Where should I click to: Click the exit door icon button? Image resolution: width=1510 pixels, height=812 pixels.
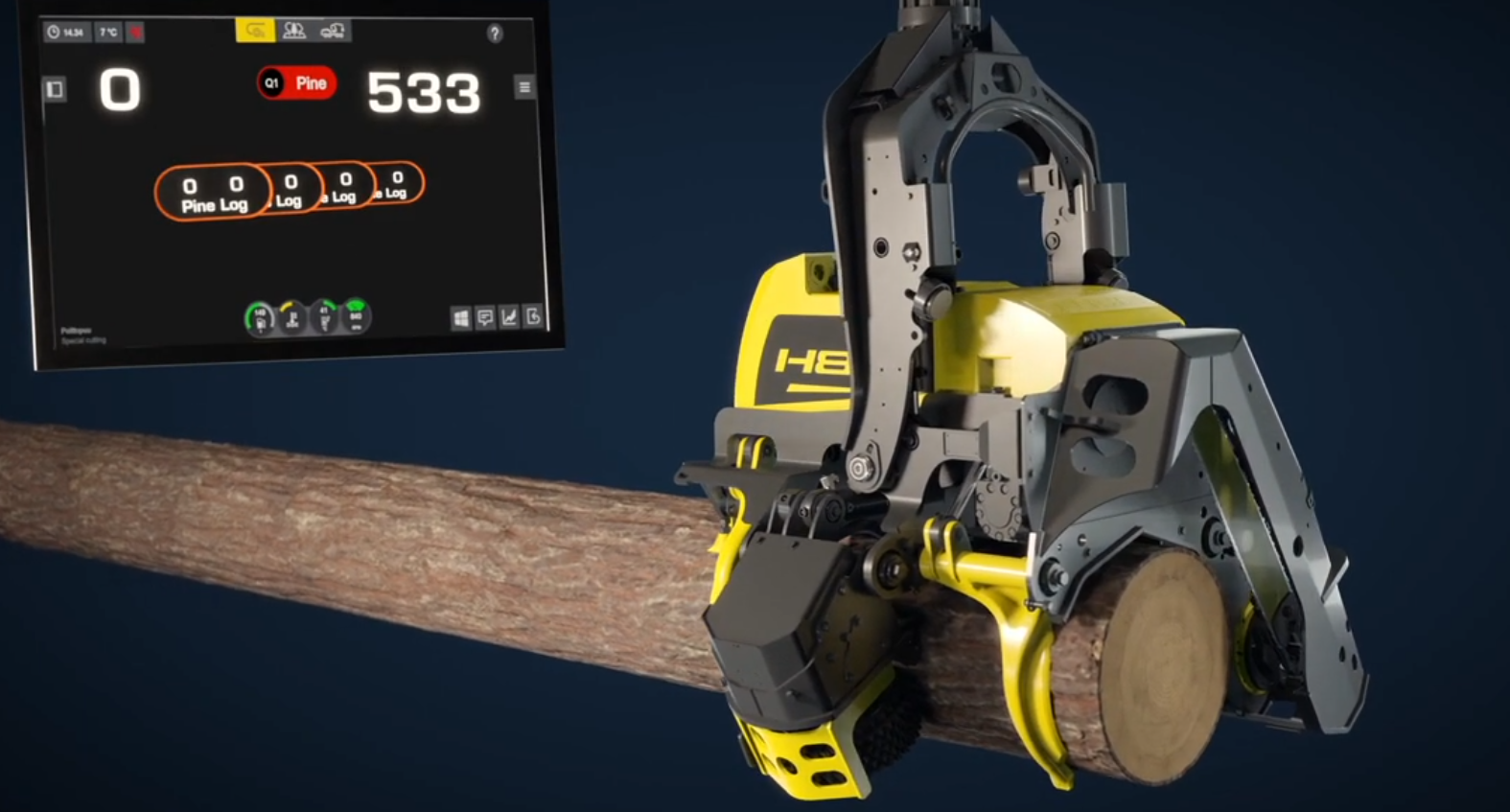point(533,316)
